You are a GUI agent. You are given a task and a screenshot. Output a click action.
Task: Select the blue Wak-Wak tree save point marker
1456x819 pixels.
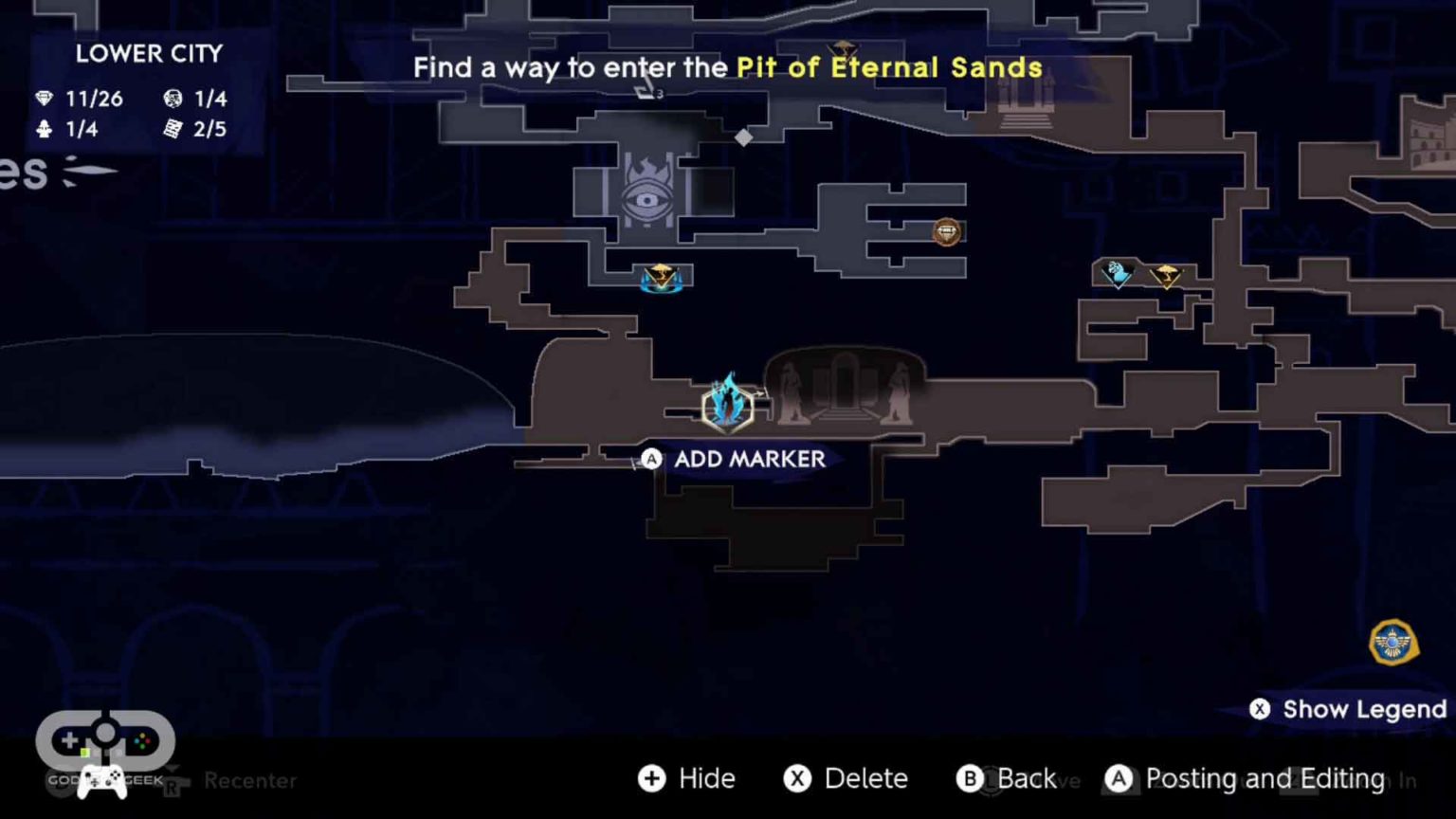pyautogui.click(x=728, y=406)
